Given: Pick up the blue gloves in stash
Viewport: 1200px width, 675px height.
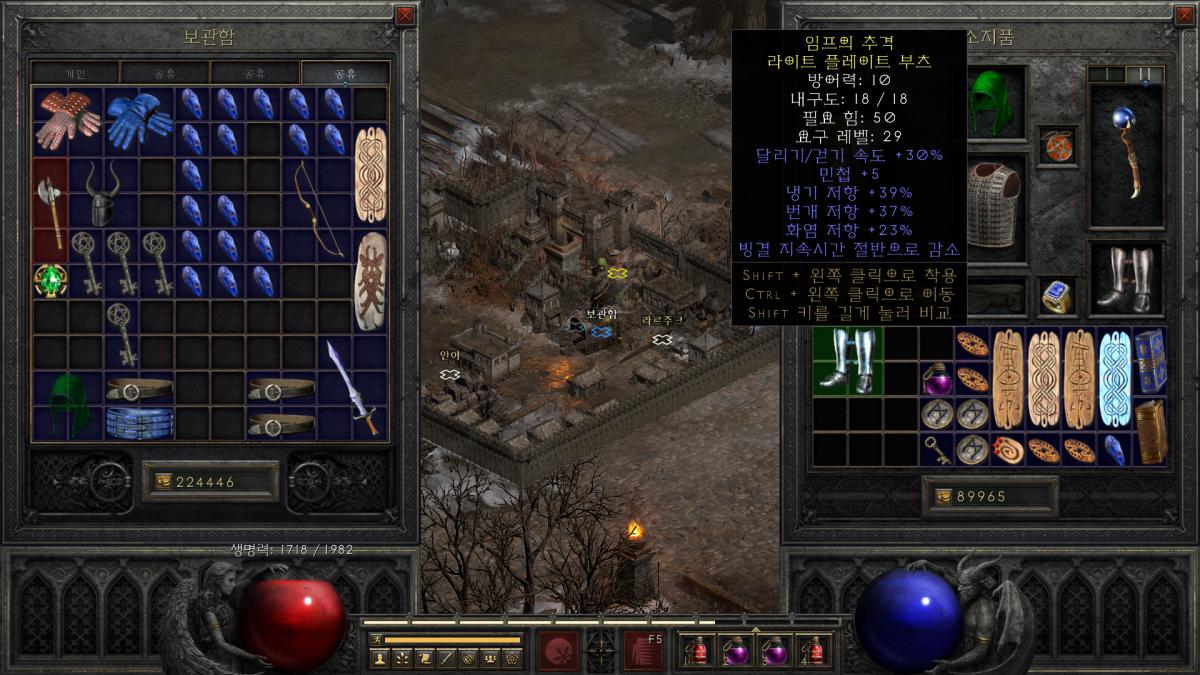Looking at the screenshot, I should click(x=139, y=121).
